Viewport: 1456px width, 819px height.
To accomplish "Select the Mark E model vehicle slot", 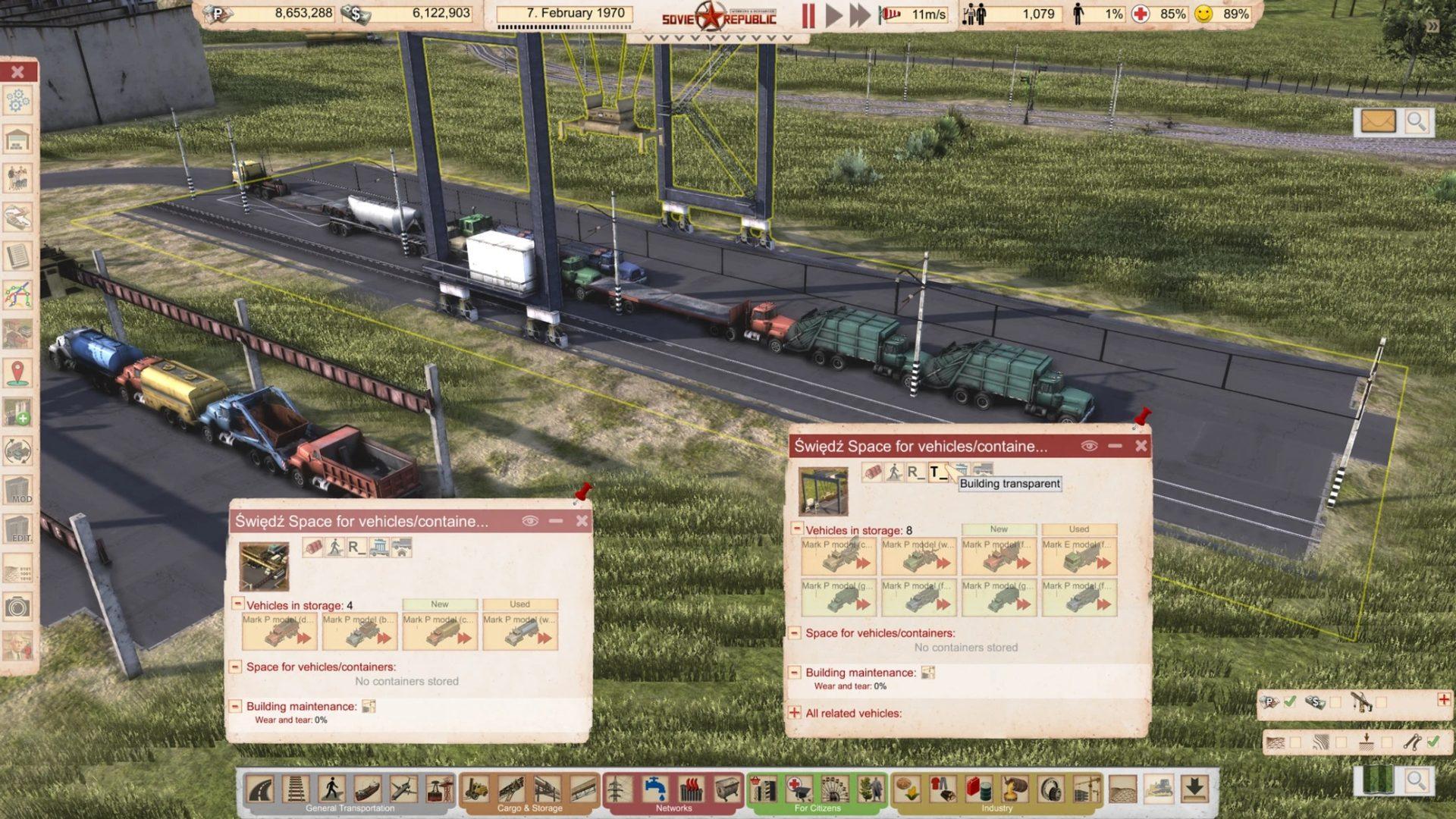I will coord(1078,557).
